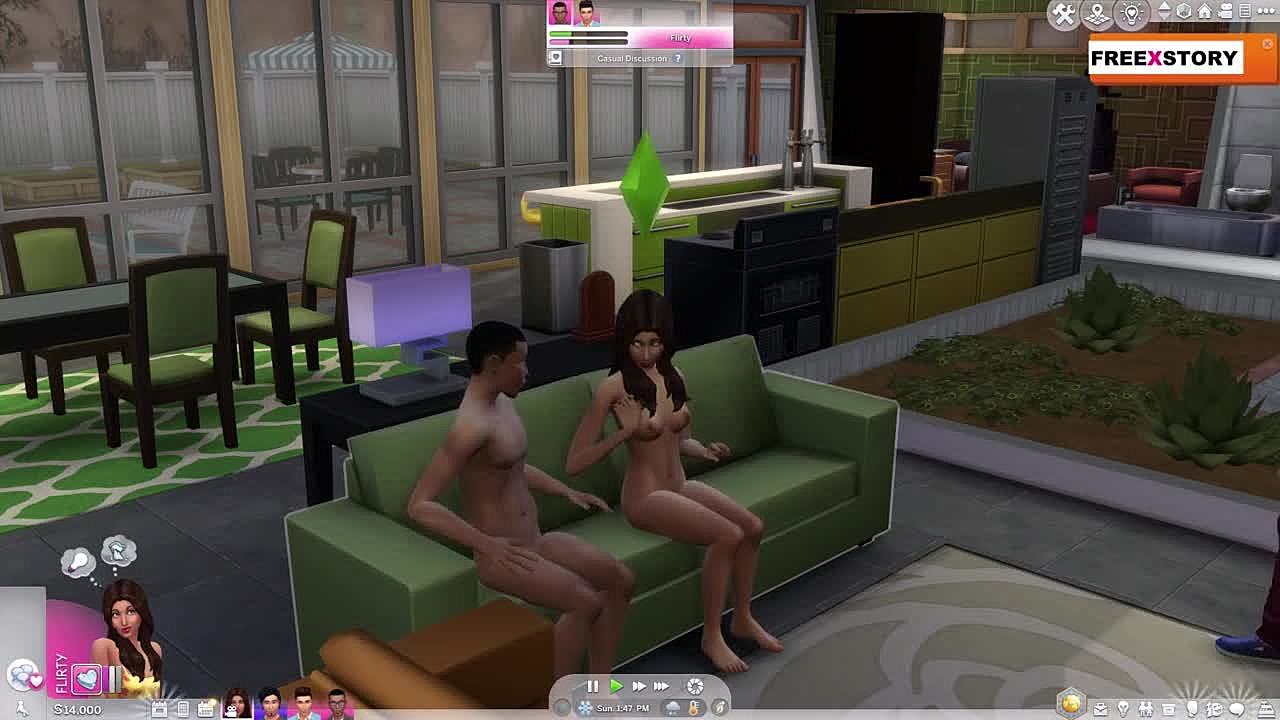Open the aspiration panel lightbulb icon
1280x720 pixels.
pyautogui.click(x=1123, y=709)
